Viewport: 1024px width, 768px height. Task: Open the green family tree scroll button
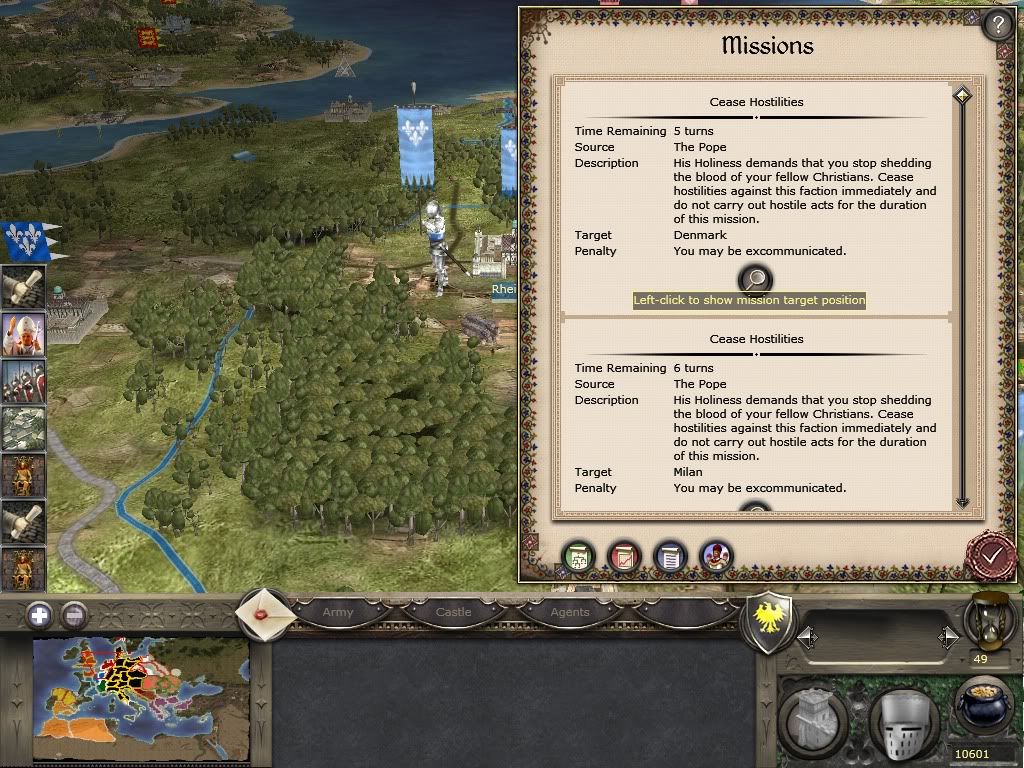coord(578,557)
